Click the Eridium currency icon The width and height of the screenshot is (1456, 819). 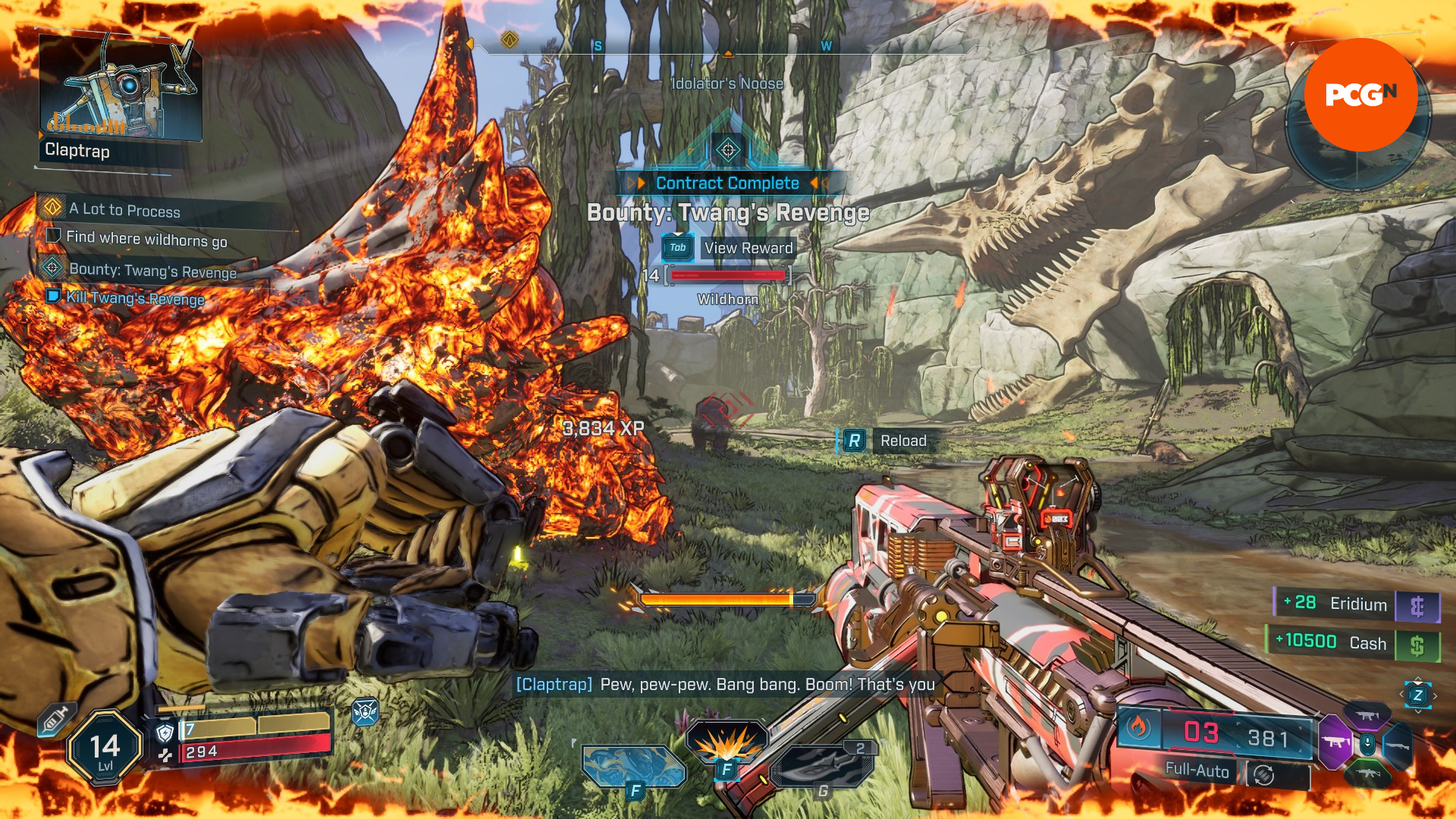(1418, 607)
